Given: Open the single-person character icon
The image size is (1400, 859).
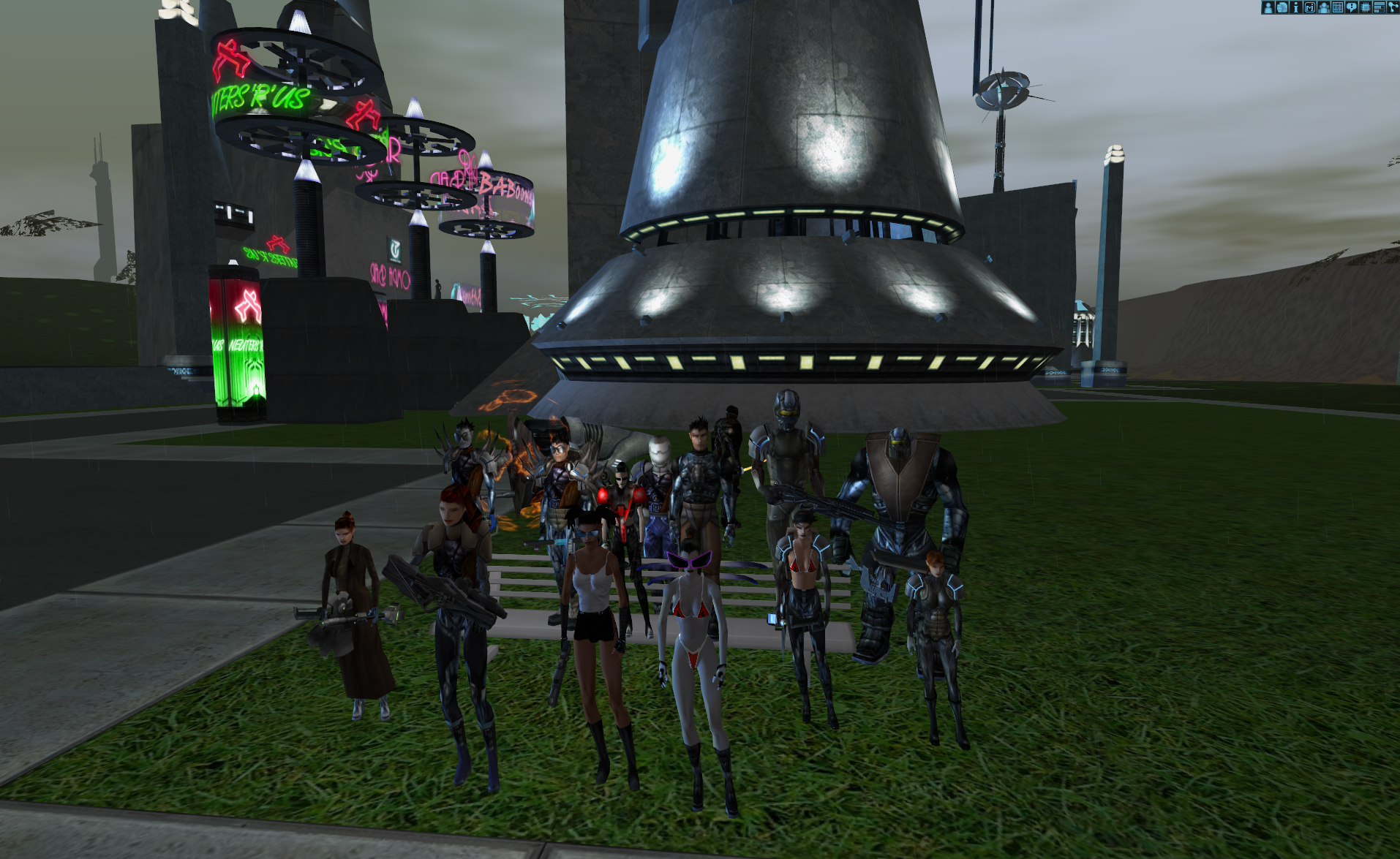Looking at the screenshot, I should tap(1268, 7).
